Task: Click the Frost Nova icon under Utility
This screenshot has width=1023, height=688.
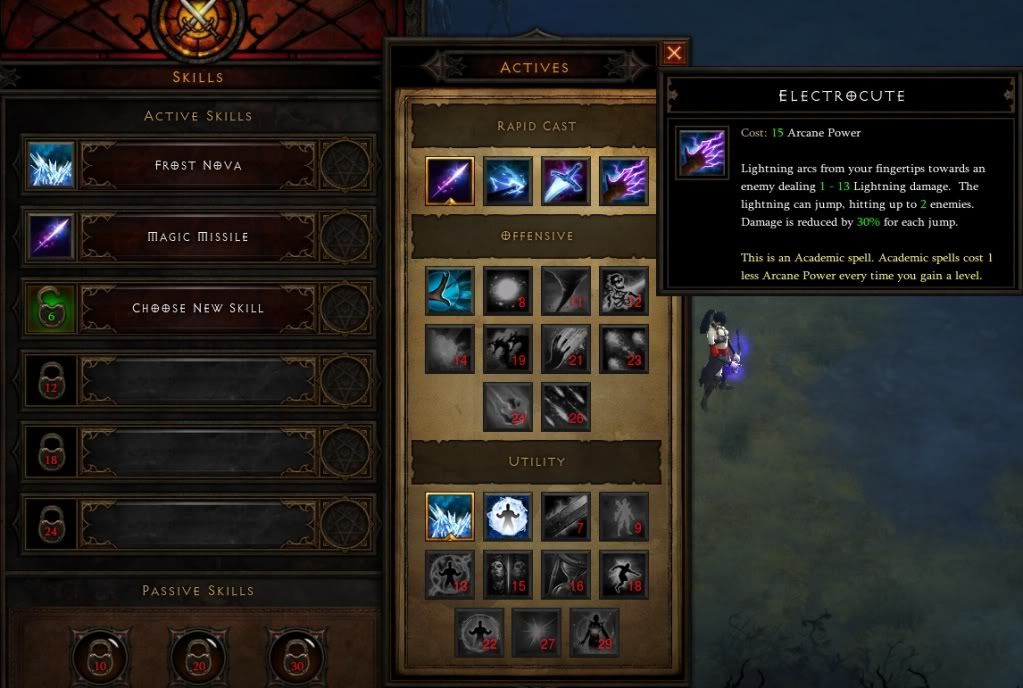Action: (x=450, y=517)
